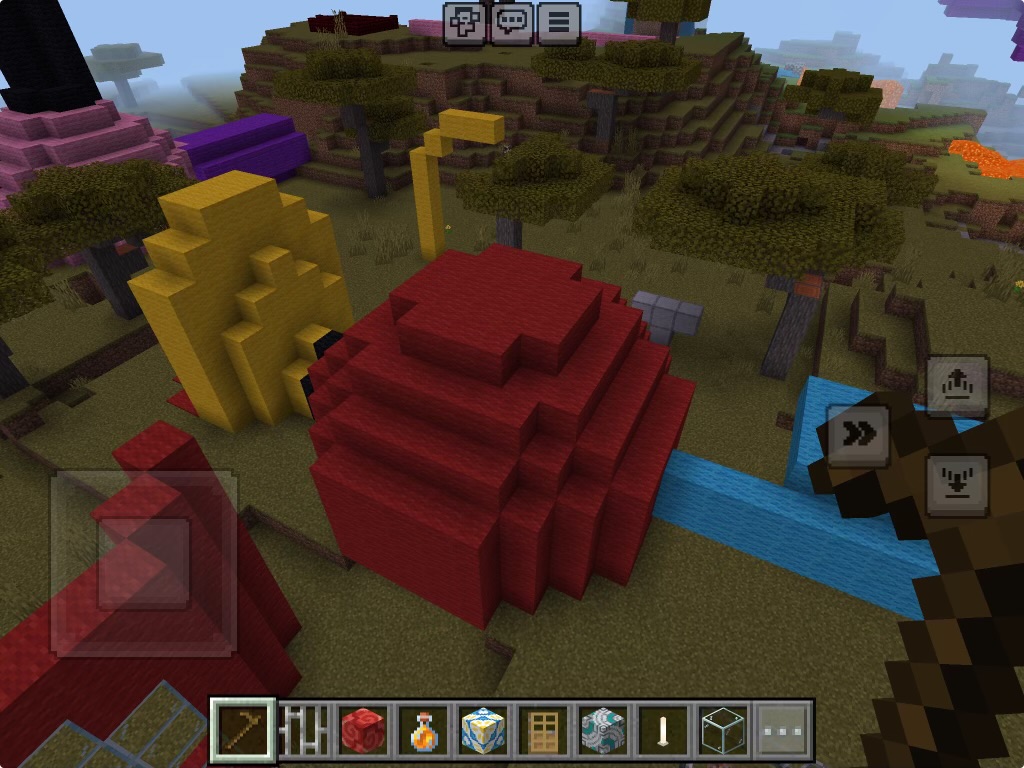Choose the red wool-like block slot
This screenshot has width=1024, height=768.
pos(363,730)
